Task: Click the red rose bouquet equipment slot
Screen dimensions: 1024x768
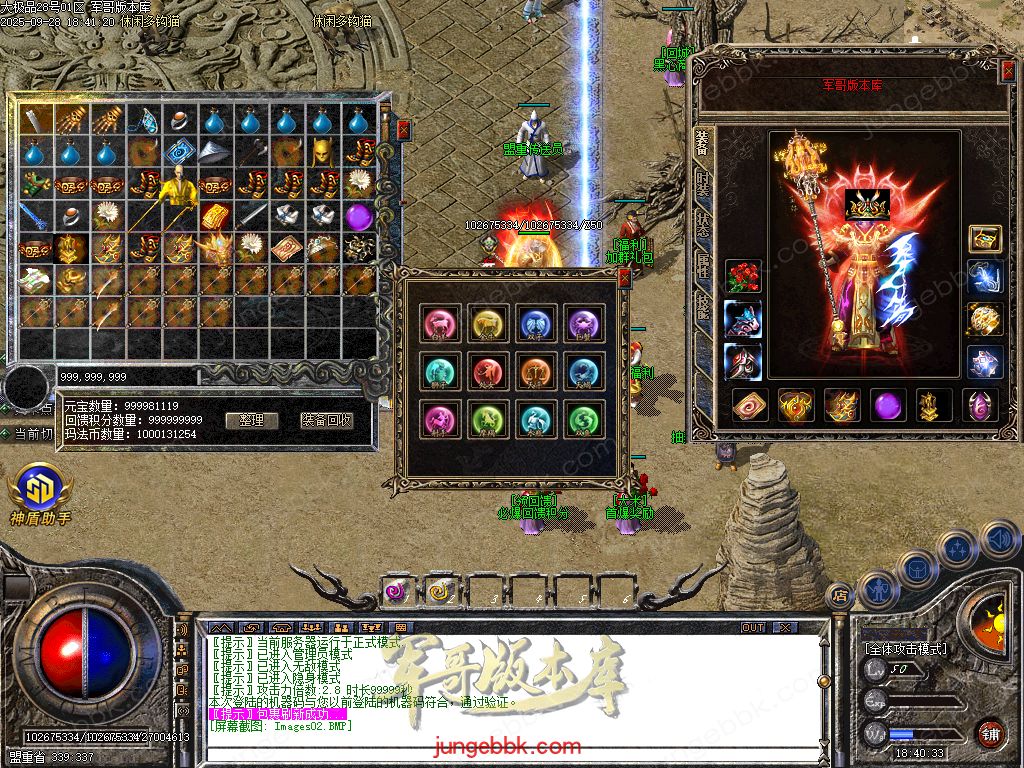Action: point(742,277)
